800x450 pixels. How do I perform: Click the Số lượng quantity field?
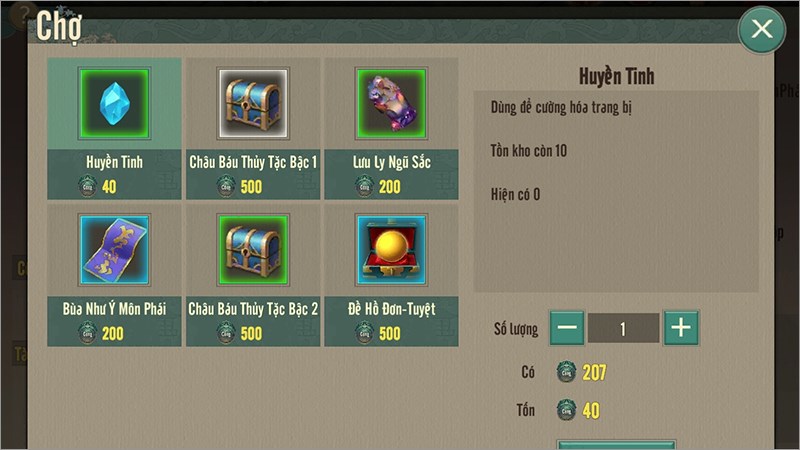[623, 328]
